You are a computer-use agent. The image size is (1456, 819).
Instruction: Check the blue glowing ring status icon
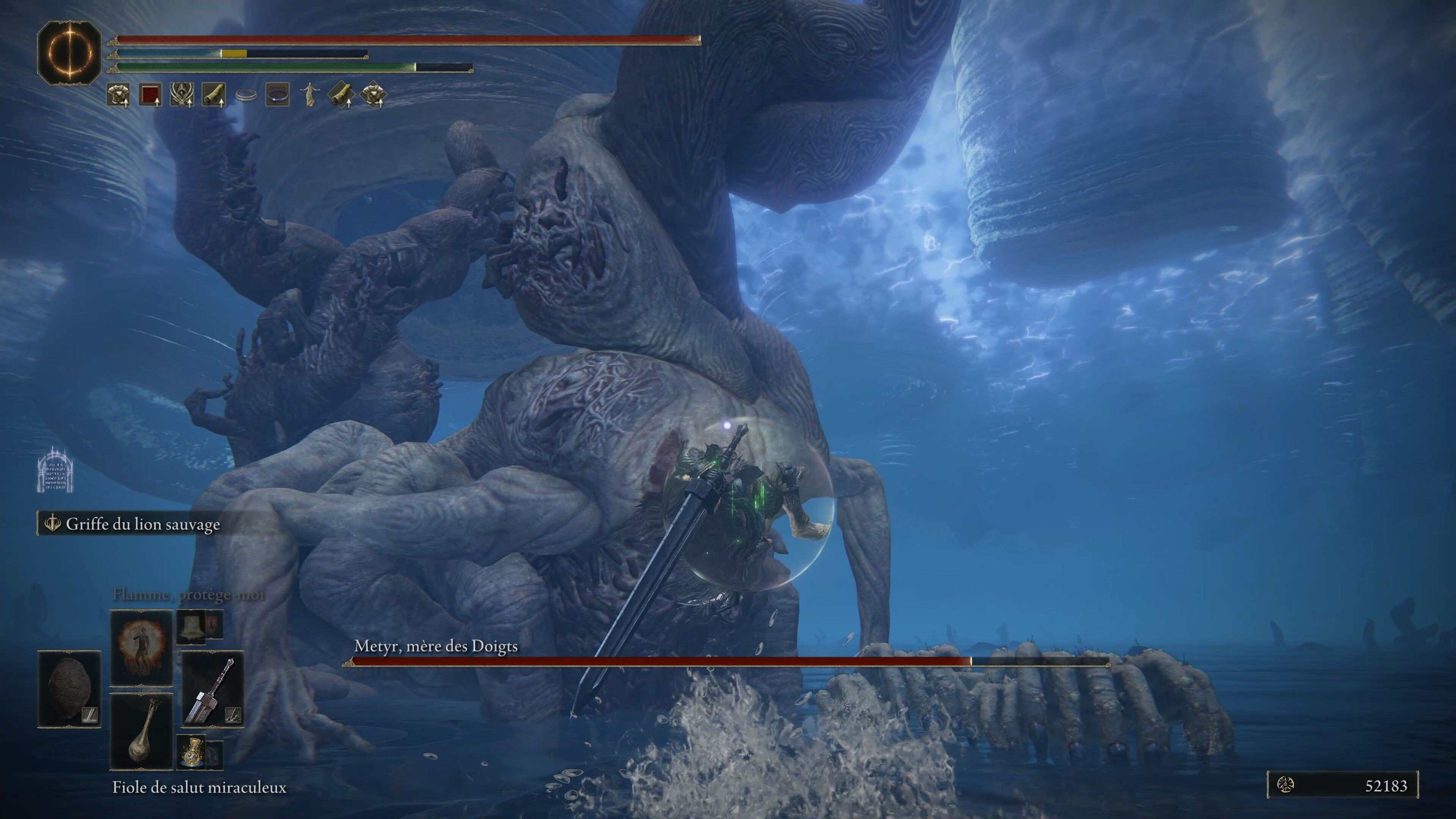pos(278,94)
